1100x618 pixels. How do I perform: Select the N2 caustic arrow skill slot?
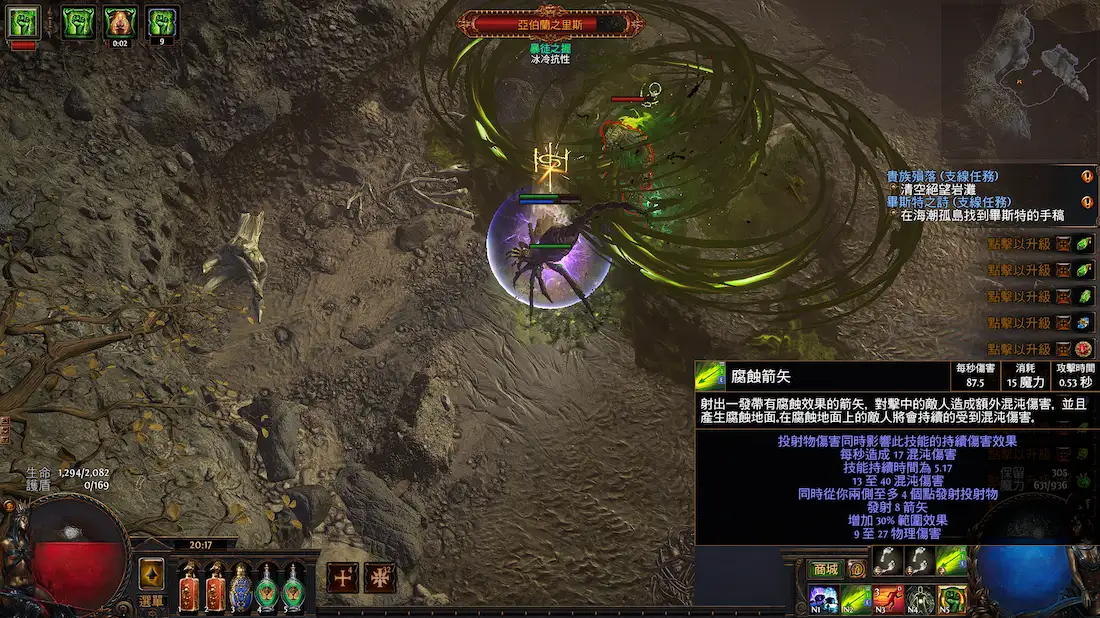856,599
